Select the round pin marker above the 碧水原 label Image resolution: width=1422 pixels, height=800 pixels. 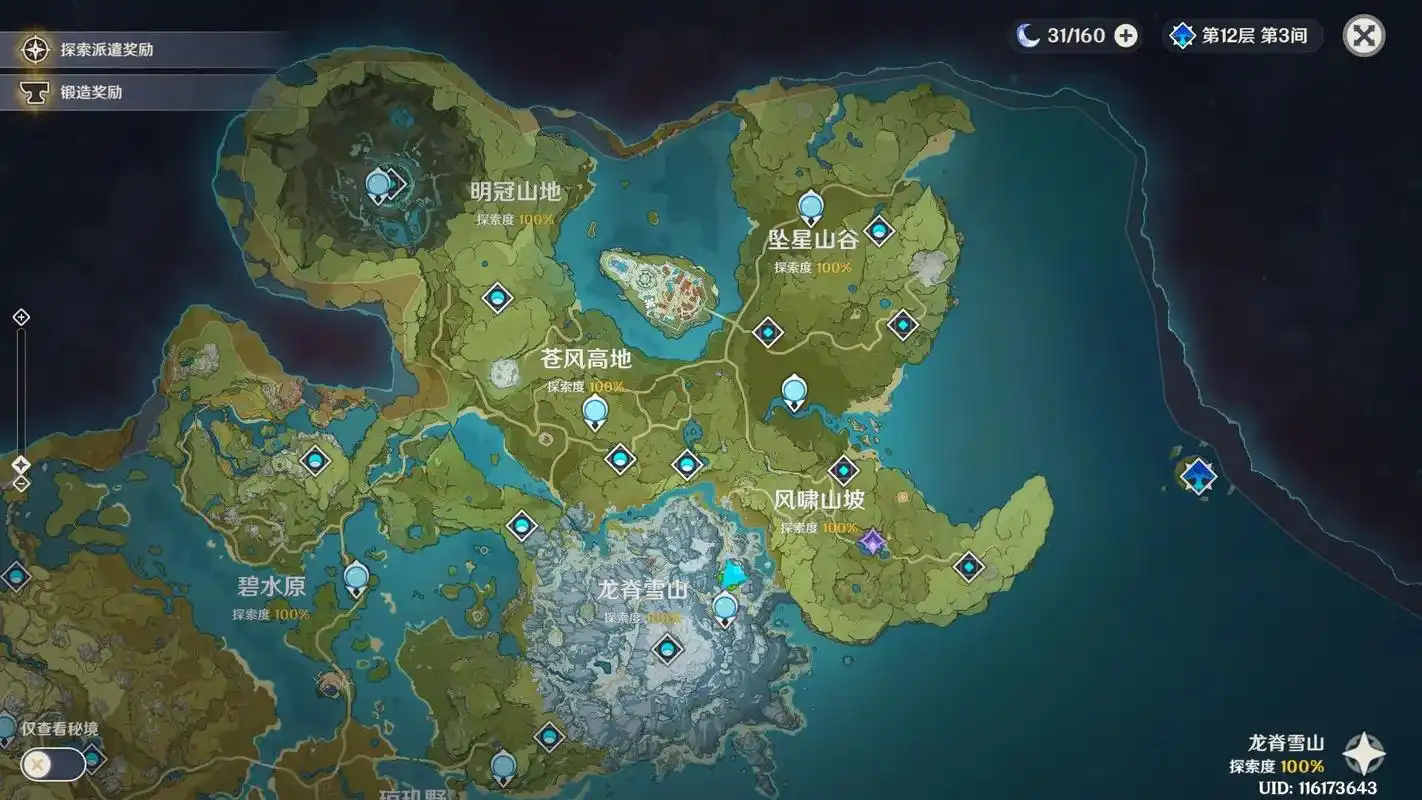[356, 578]
